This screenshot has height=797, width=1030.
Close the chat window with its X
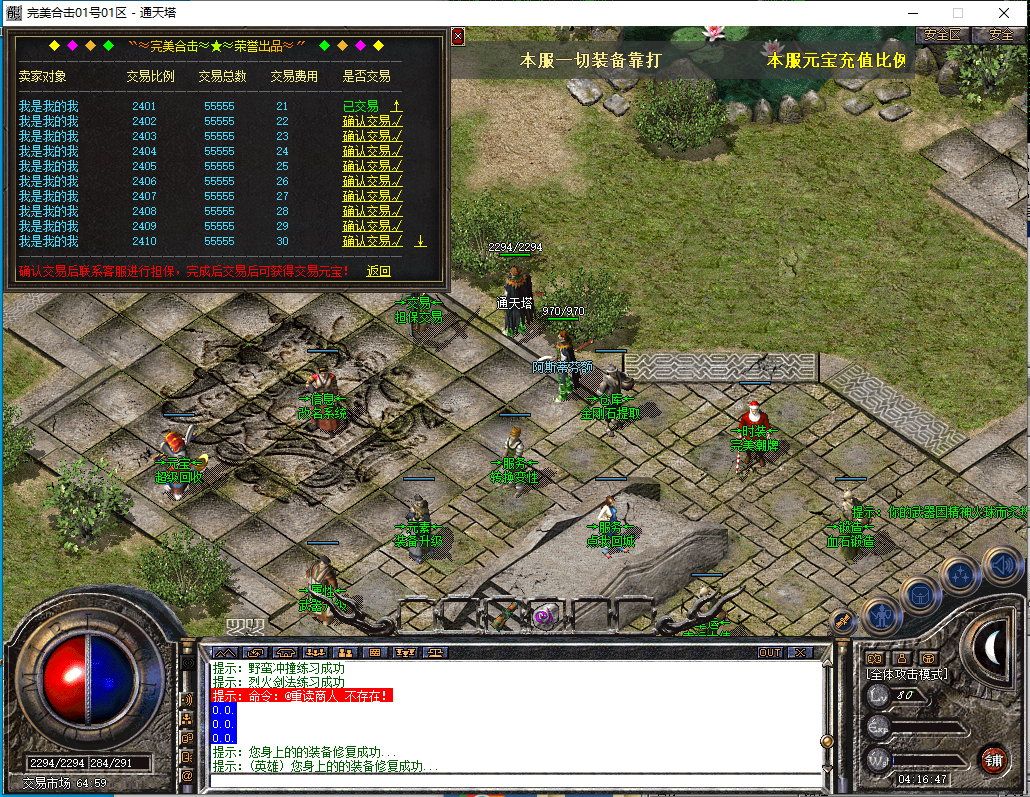coord(800,652)
